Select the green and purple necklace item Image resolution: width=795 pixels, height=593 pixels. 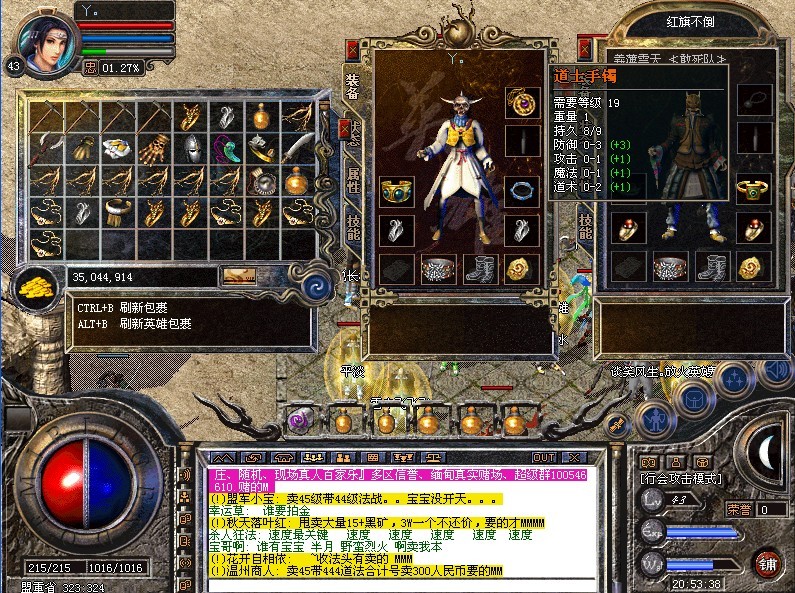(x=229, y=150)
